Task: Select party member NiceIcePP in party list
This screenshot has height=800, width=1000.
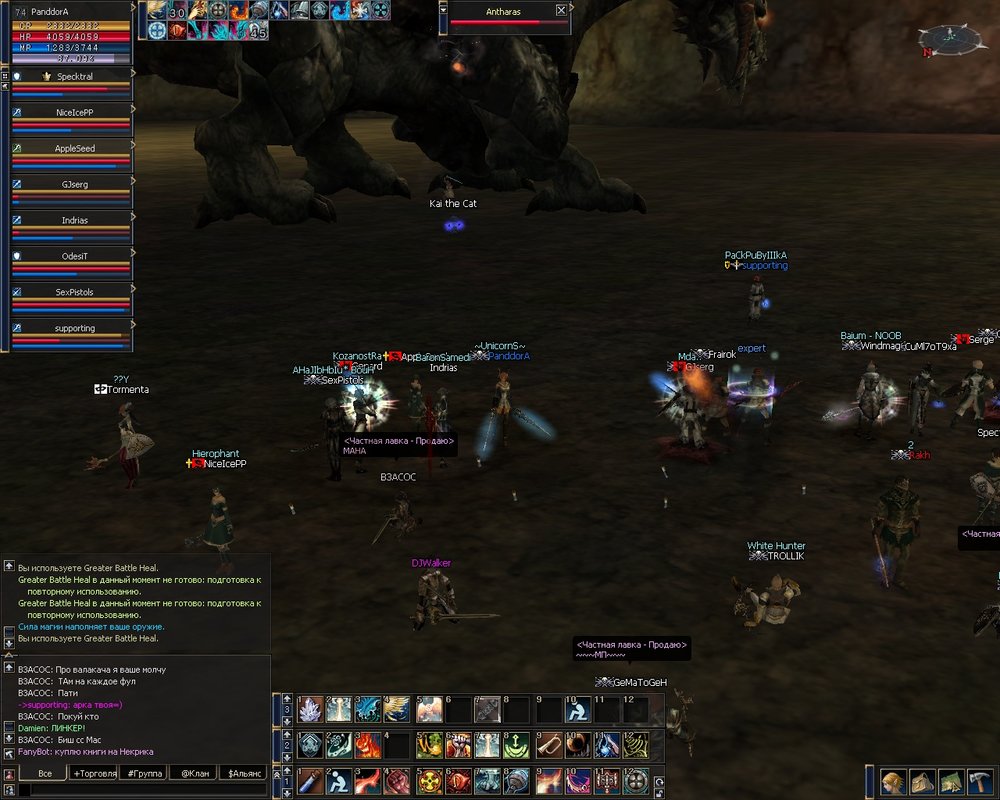Action: [x=74, y=112]
